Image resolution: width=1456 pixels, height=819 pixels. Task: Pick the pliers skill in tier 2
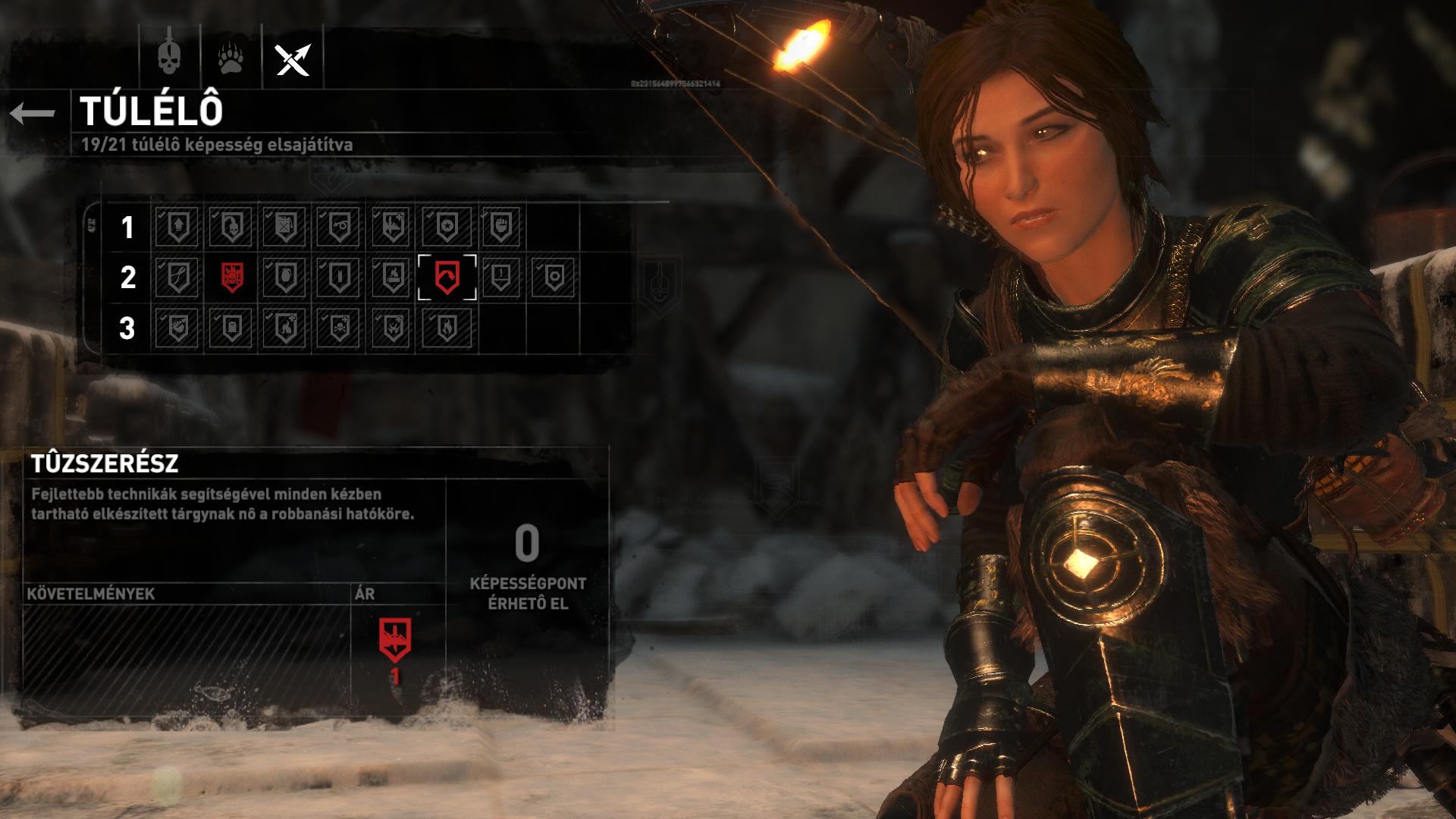177,278
